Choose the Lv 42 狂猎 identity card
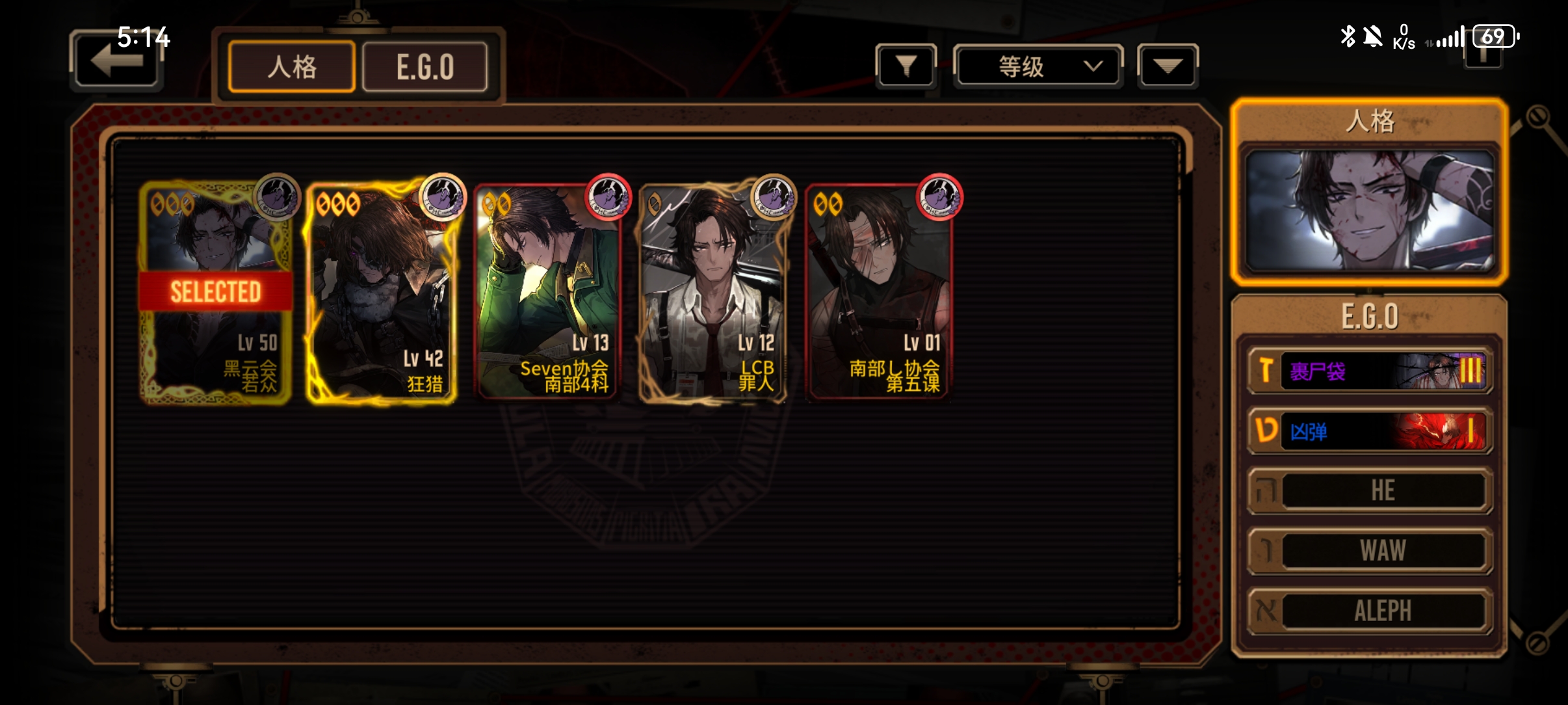 pyautogui.click(x=382, y=293)
